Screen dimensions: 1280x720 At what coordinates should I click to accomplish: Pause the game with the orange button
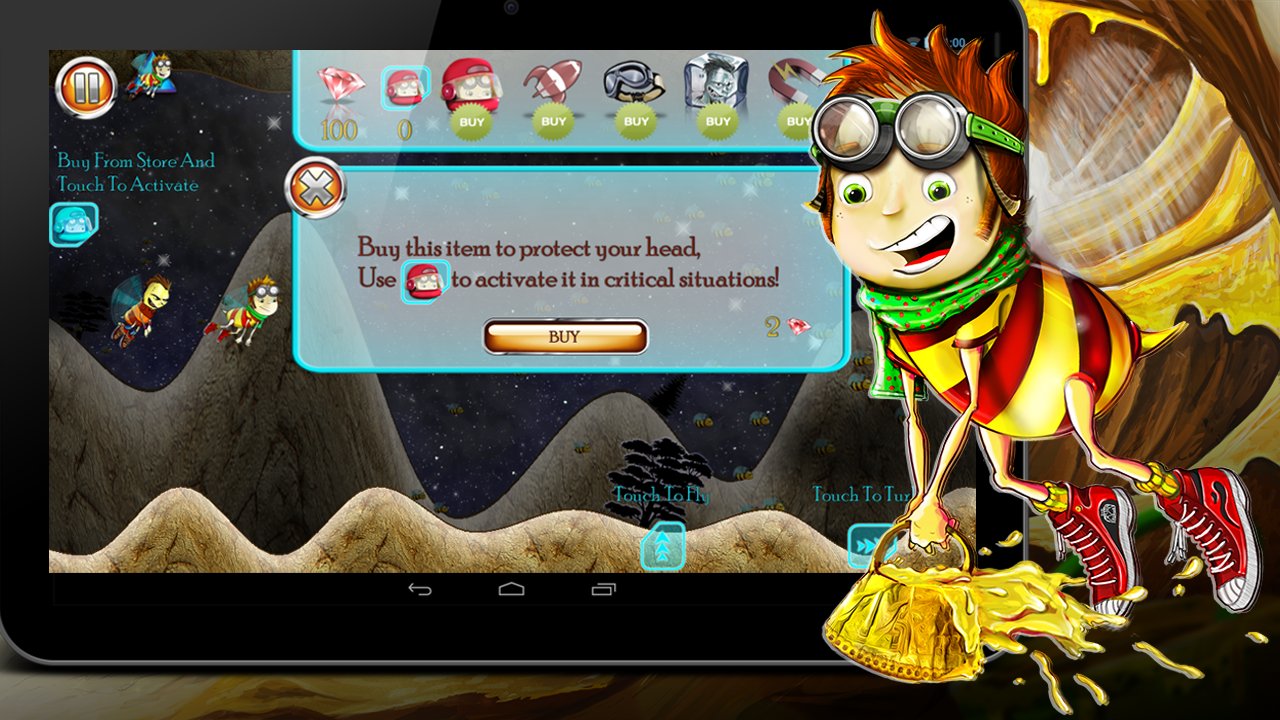(86, 89)
